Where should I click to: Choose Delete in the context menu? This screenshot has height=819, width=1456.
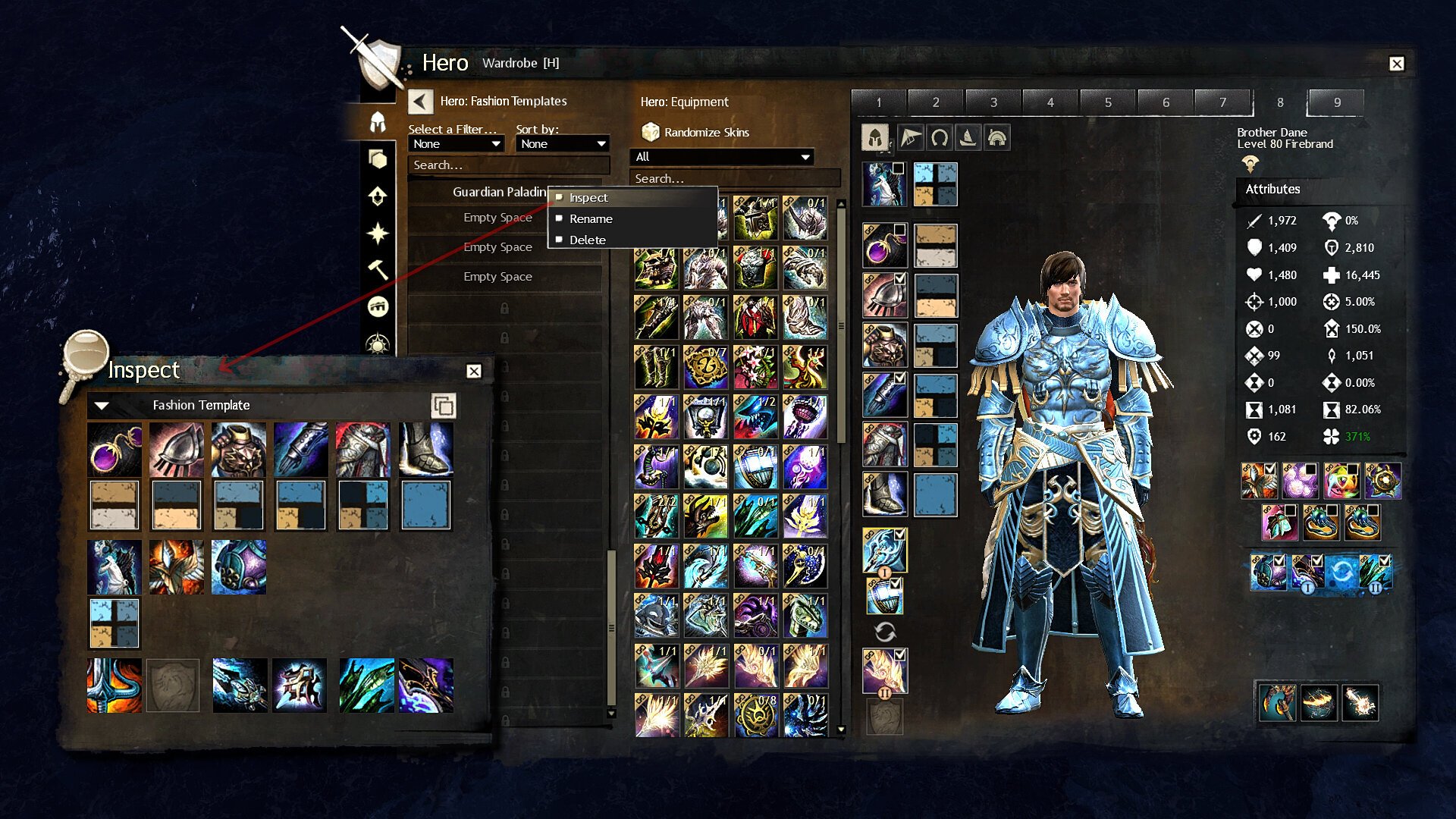pos(587,240)
